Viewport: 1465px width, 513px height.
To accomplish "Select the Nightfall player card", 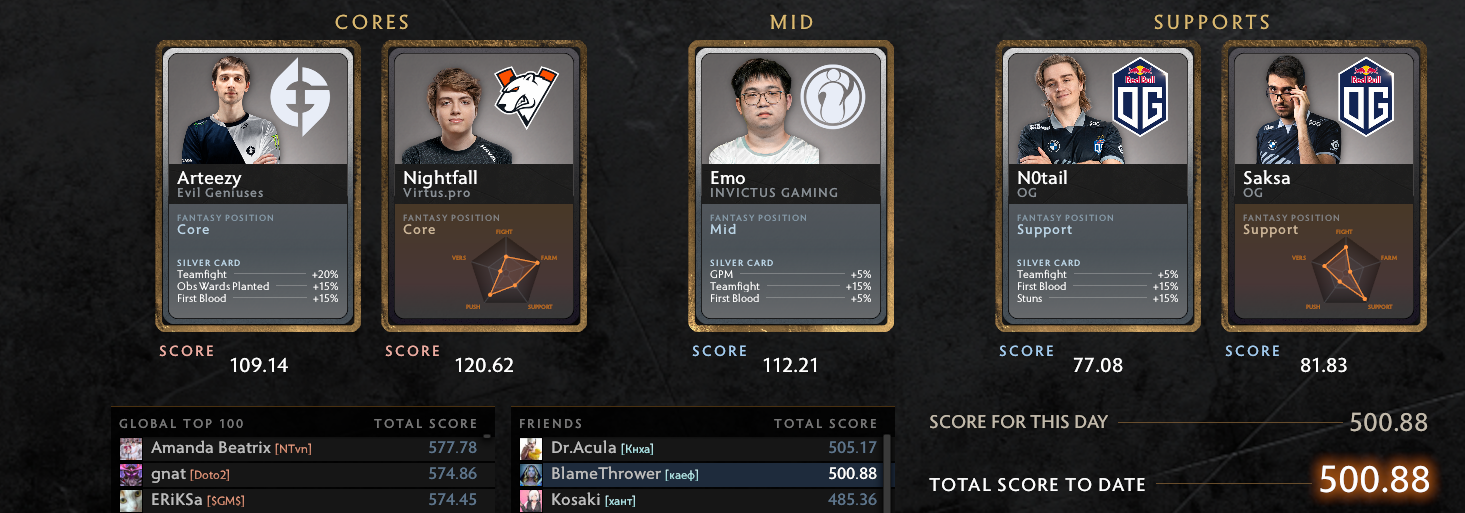I will coord(484,186).
